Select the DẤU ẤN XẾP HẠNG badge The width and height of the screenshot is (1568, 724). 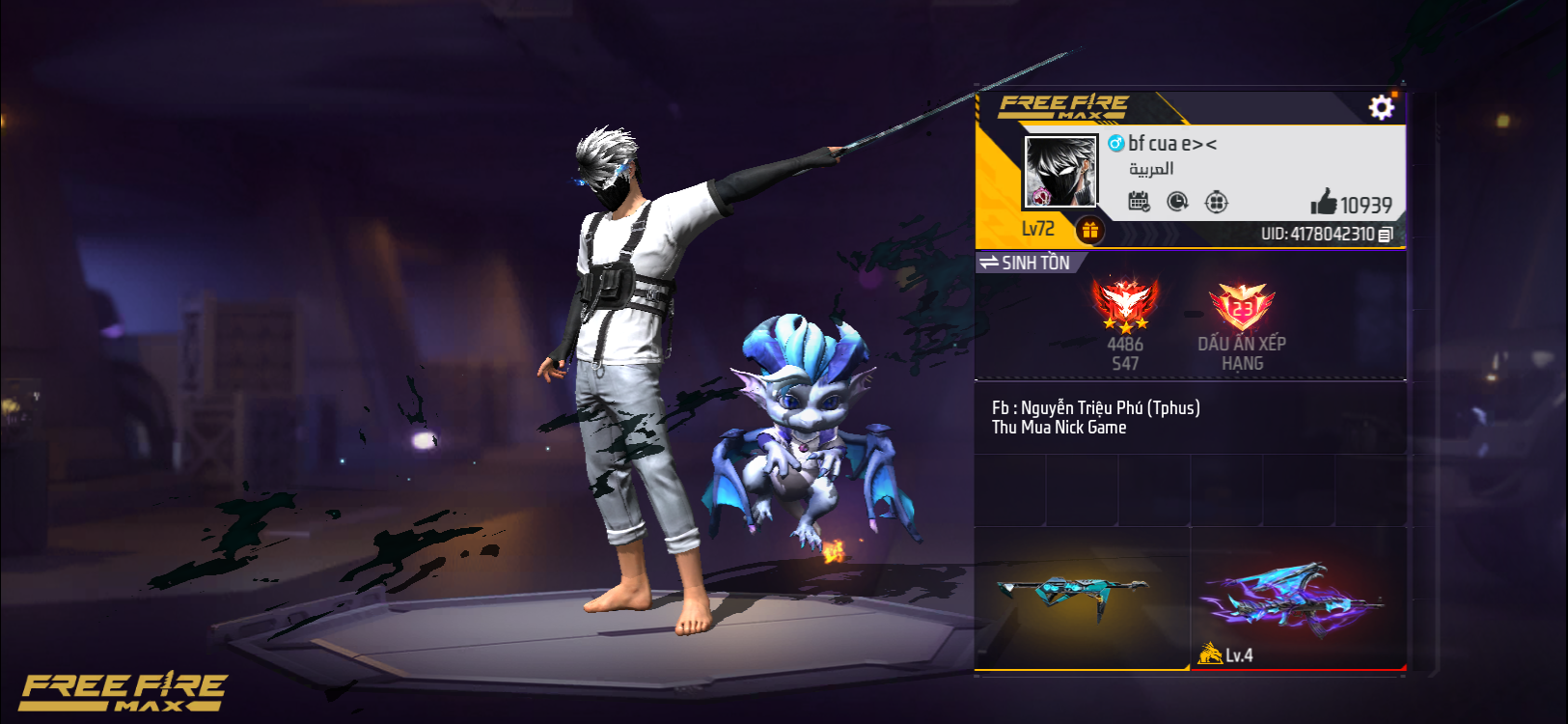[1243, 307]
